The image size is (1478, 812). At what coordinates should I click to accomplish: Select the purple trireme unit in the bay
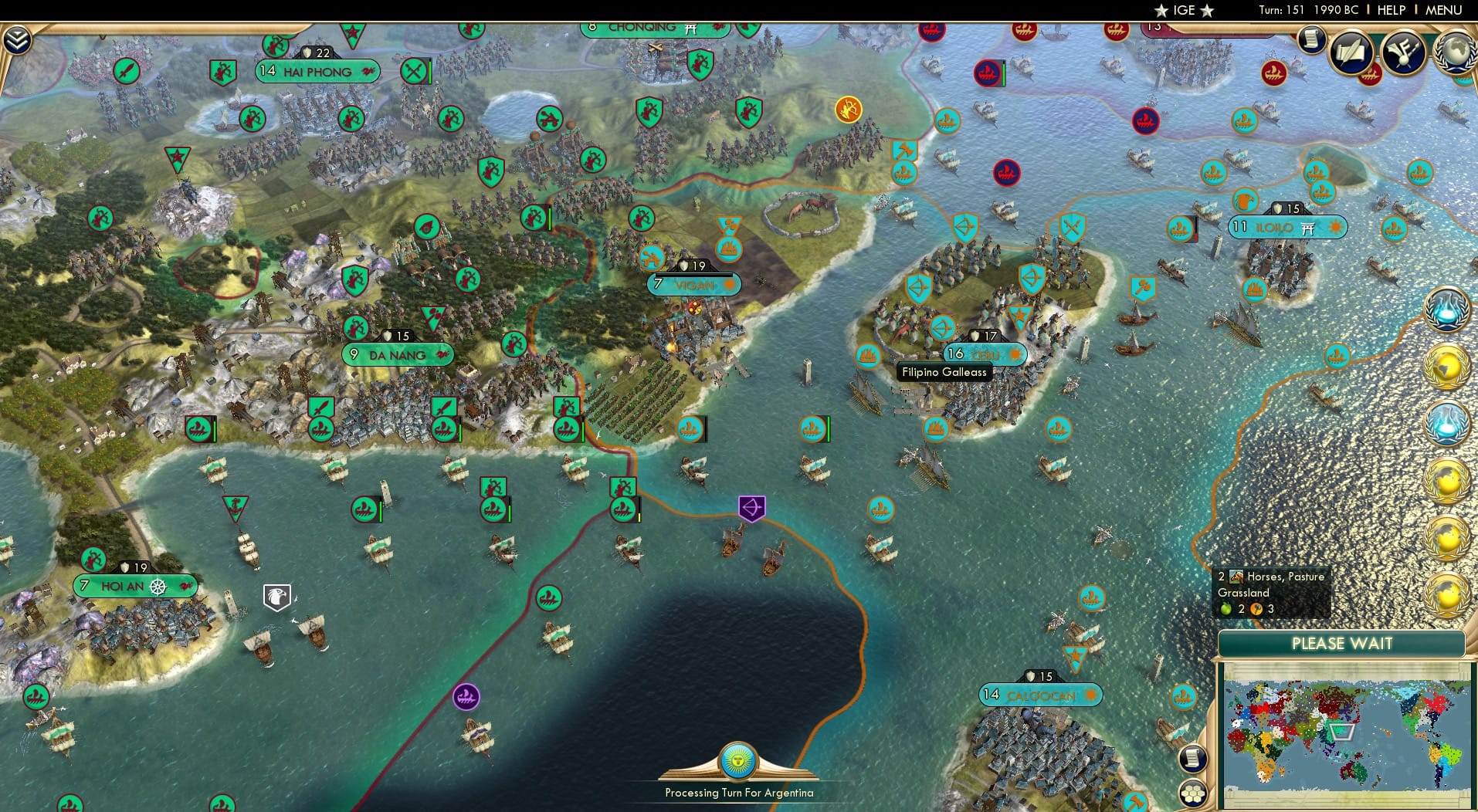[x=466, y=695]
